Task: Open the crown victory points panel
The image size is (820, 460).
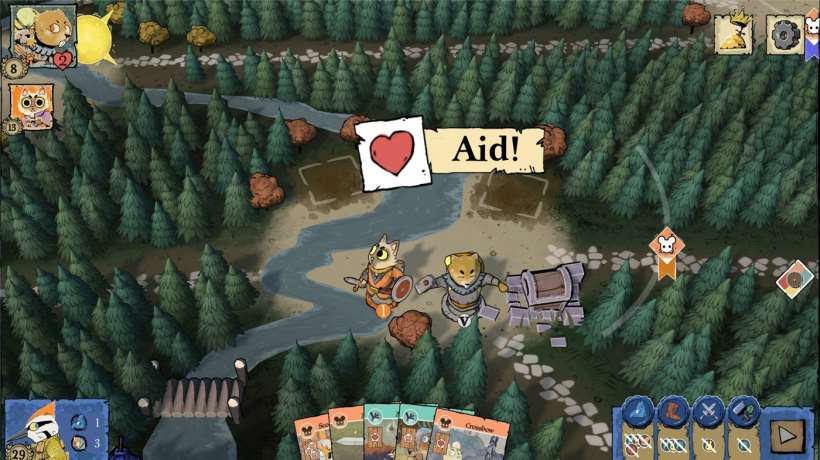Action: [x=733, y=34]
